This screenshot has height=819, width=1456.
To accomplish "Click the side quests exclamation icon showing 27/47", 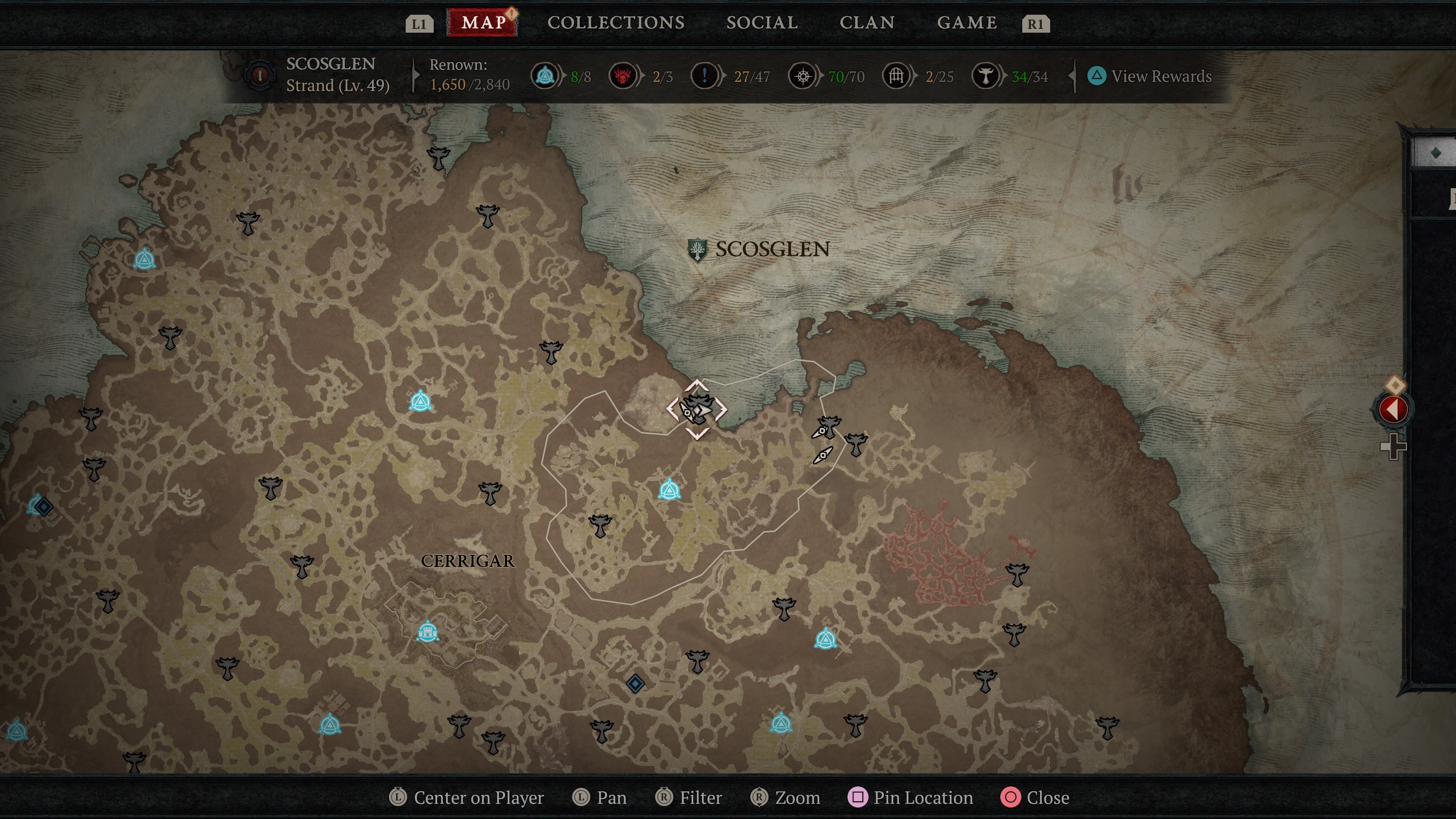I will click(704, 76).
